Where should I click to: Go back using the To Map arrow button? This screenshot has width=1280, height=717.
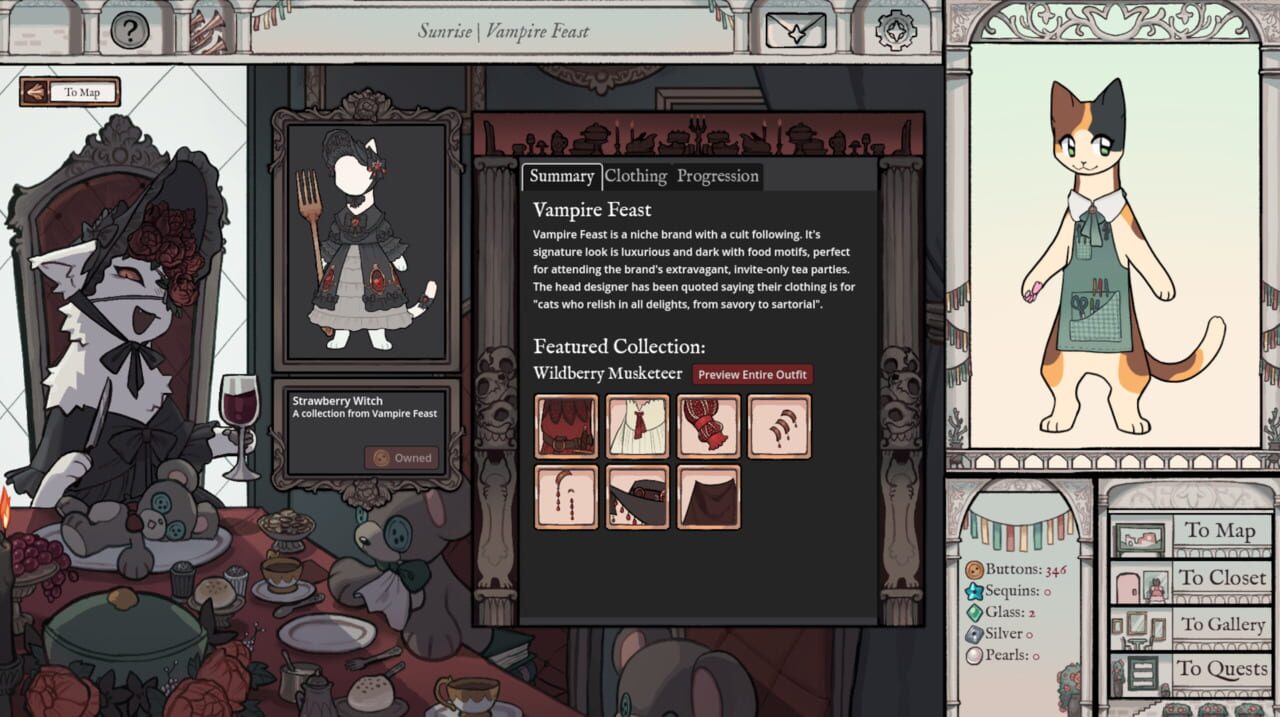click(x=70, y=92)
